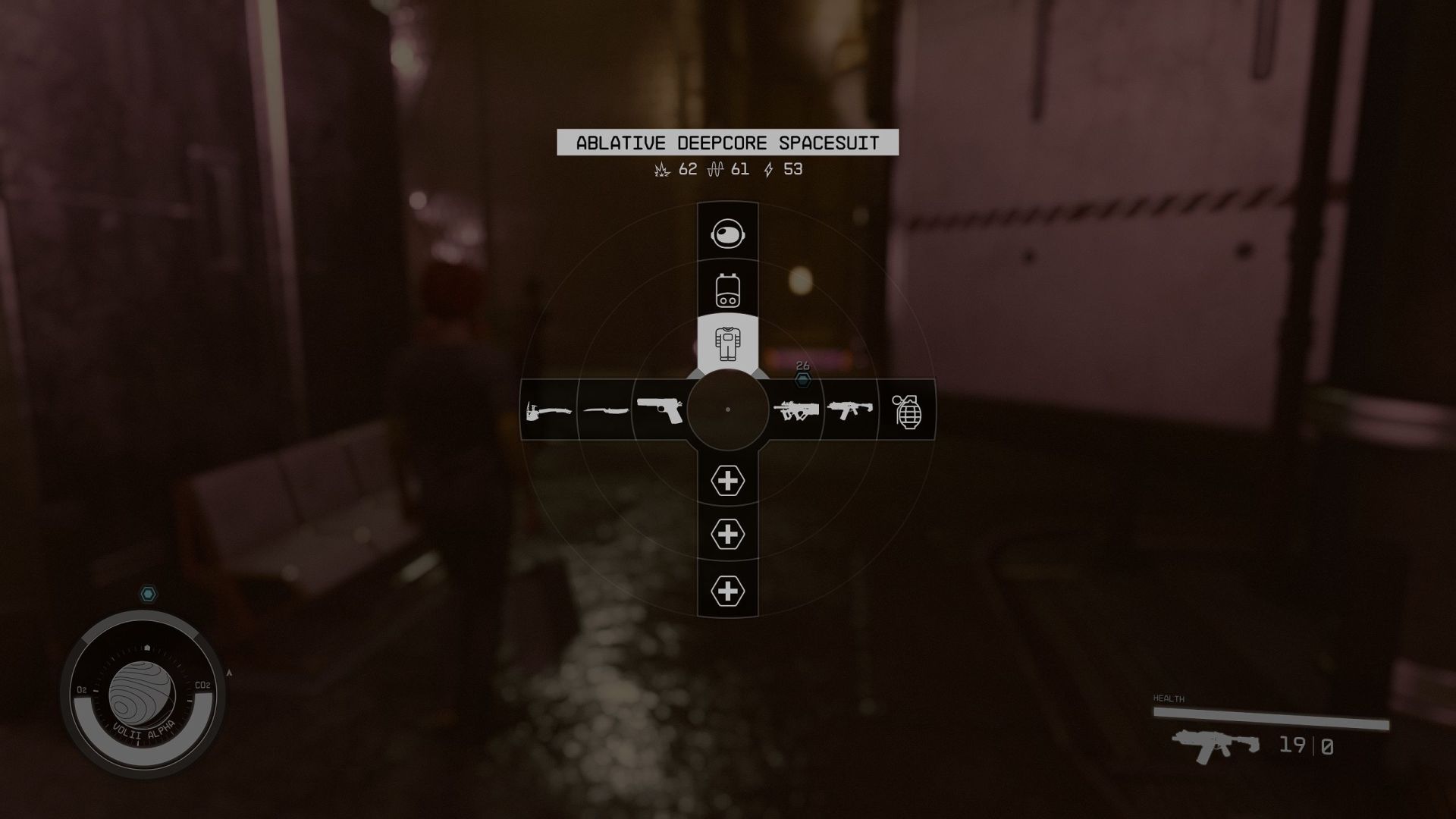Choose the compact submachine gun slot
The width and height of the screenshot is (1456, 819).
pyautogui.click(x=850, y=410)
